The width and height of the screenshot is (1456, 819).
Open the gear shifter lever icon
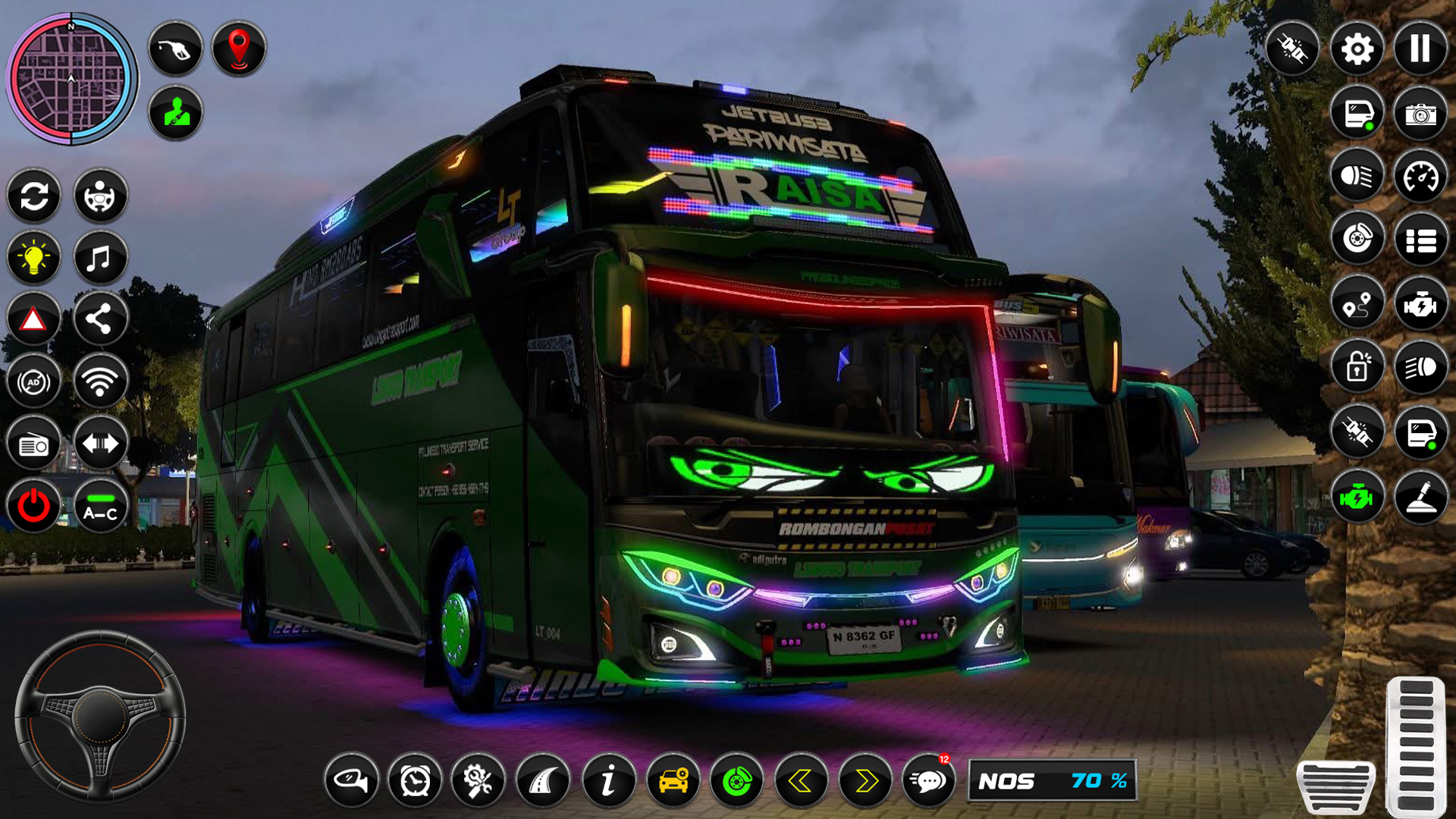1420,497
